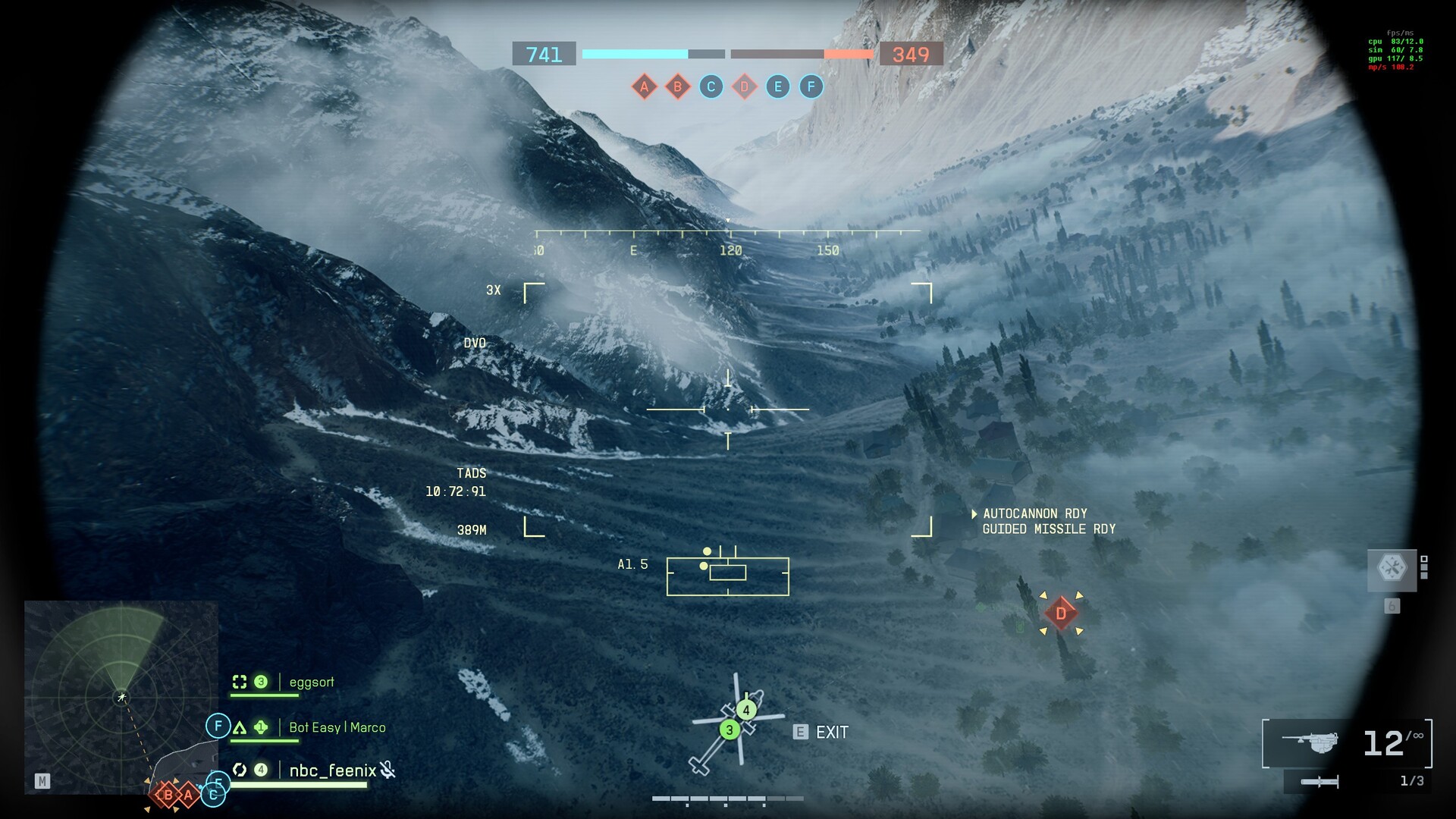Select squad member eggsort

click(311, 682)
